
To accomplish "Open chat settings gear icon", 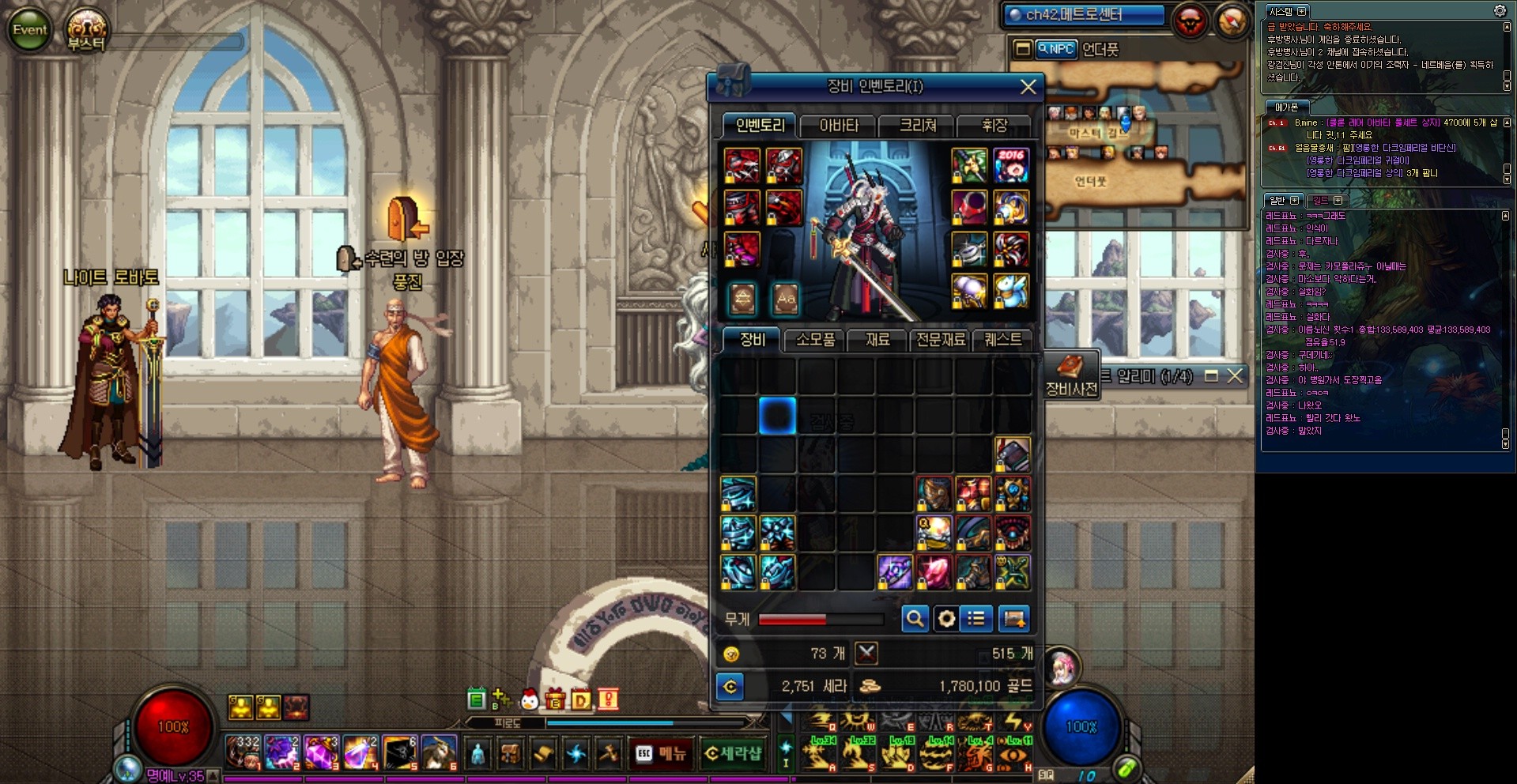I will click(x=1500, y=11).
